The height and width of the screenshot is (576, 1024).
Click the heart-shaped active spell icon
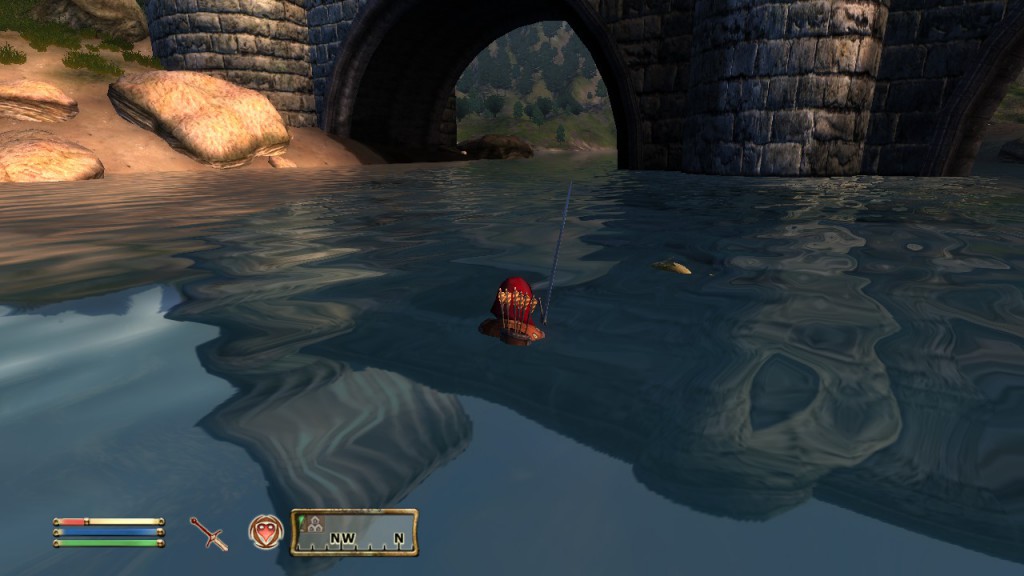(x=266, y=532)
